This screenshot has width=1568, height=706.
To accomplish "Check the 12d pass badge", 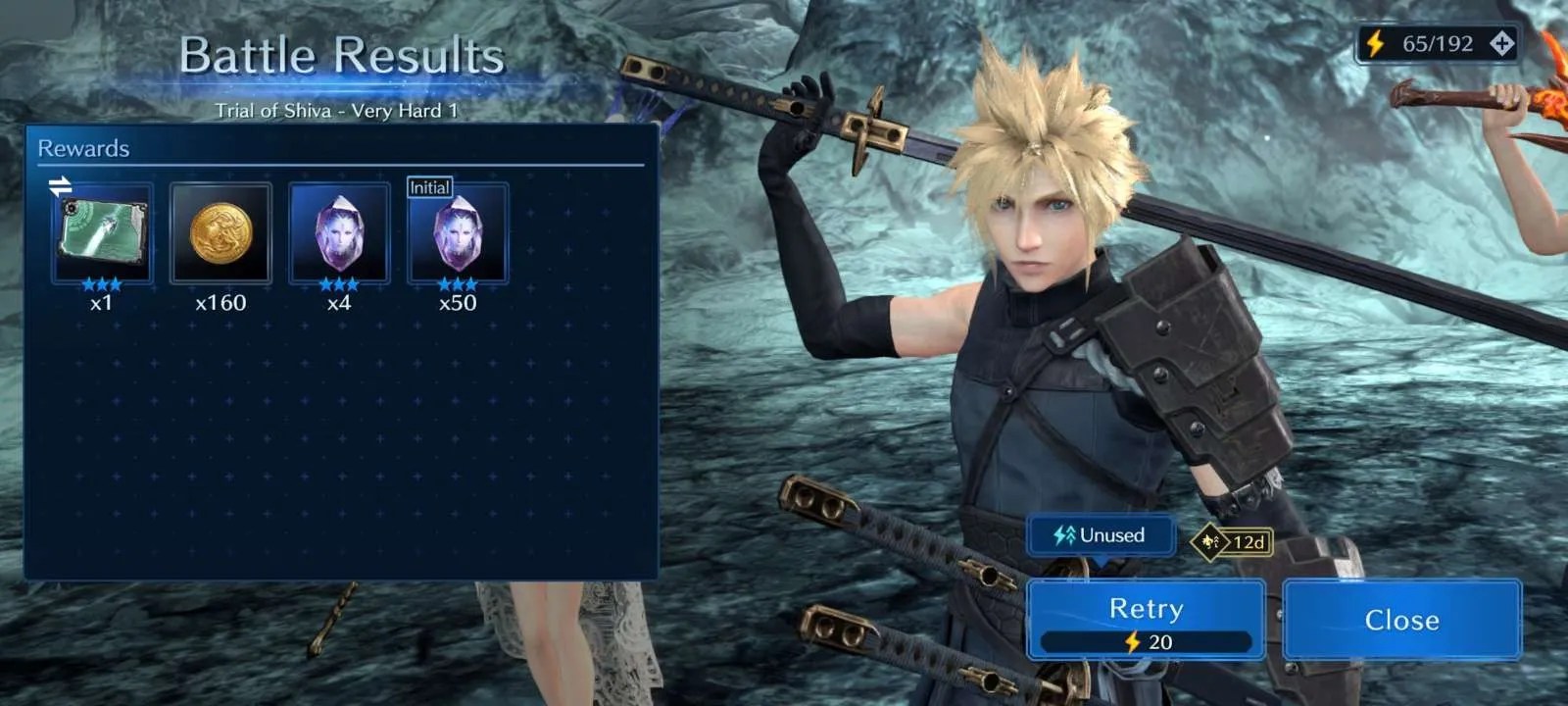I will tap(1233, 541).
